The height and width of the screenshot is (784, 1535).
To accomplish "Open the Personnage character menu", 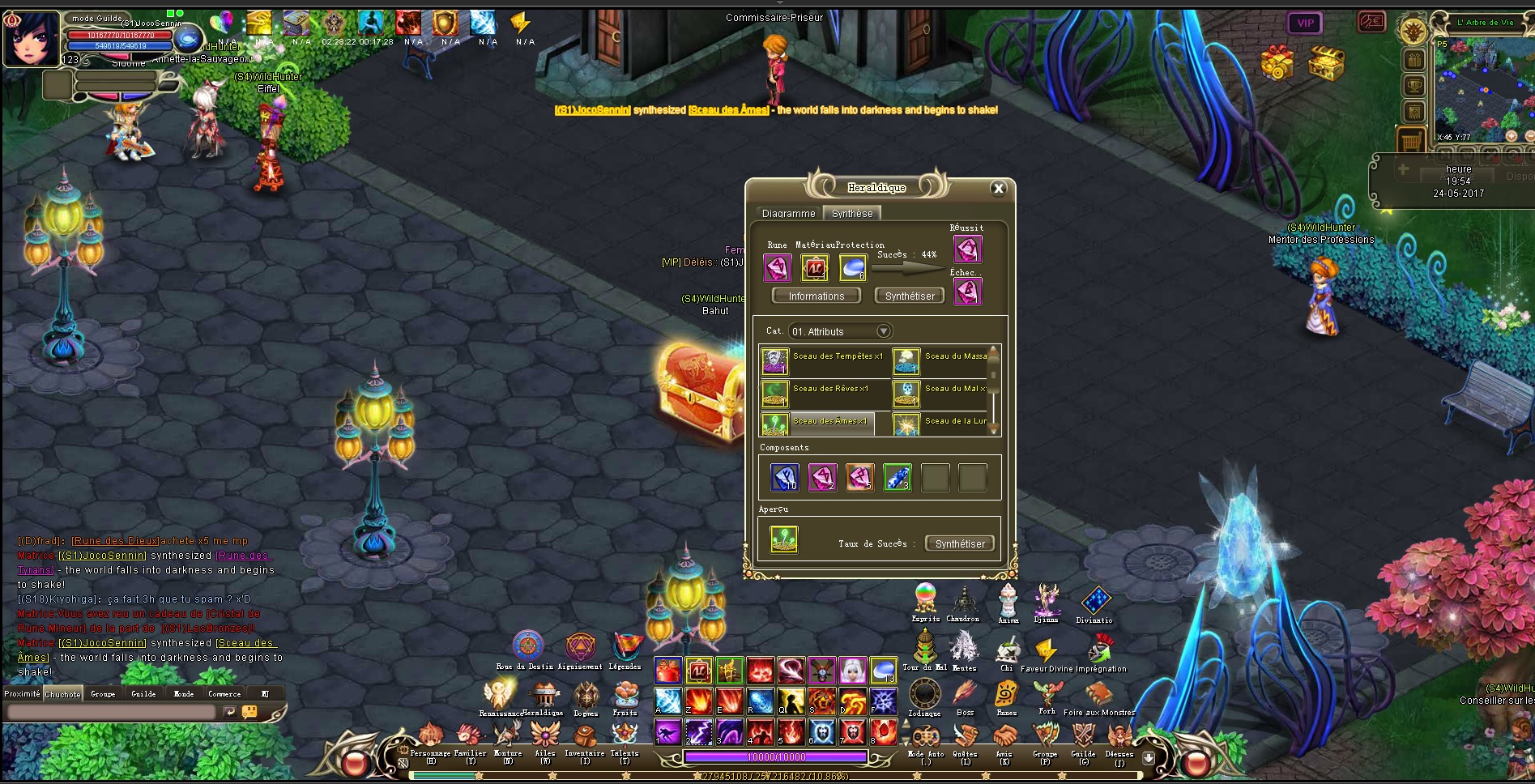I will (430, 736).
